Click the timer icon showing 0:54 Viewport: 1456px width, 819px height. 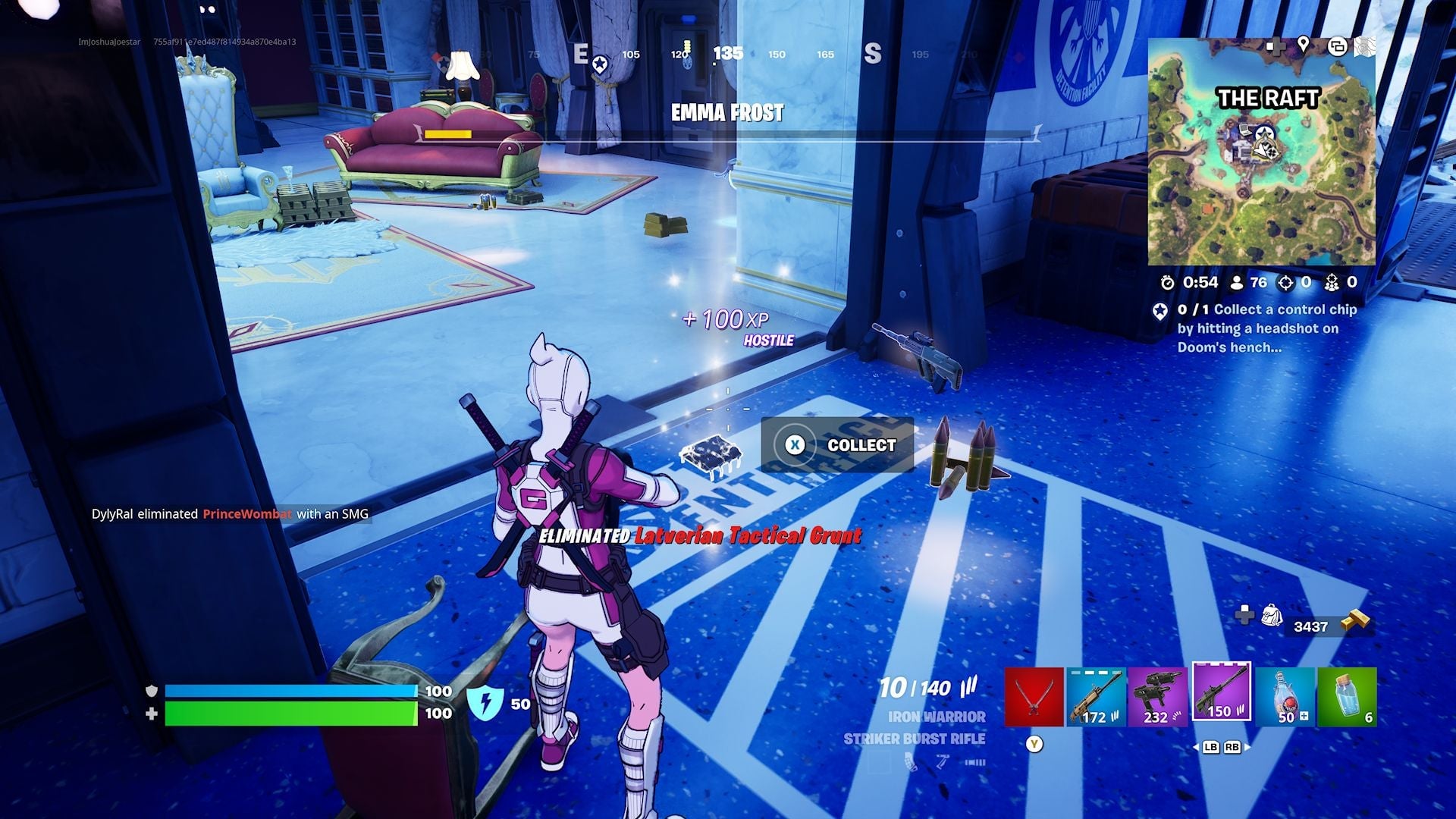click(1168, 282)
